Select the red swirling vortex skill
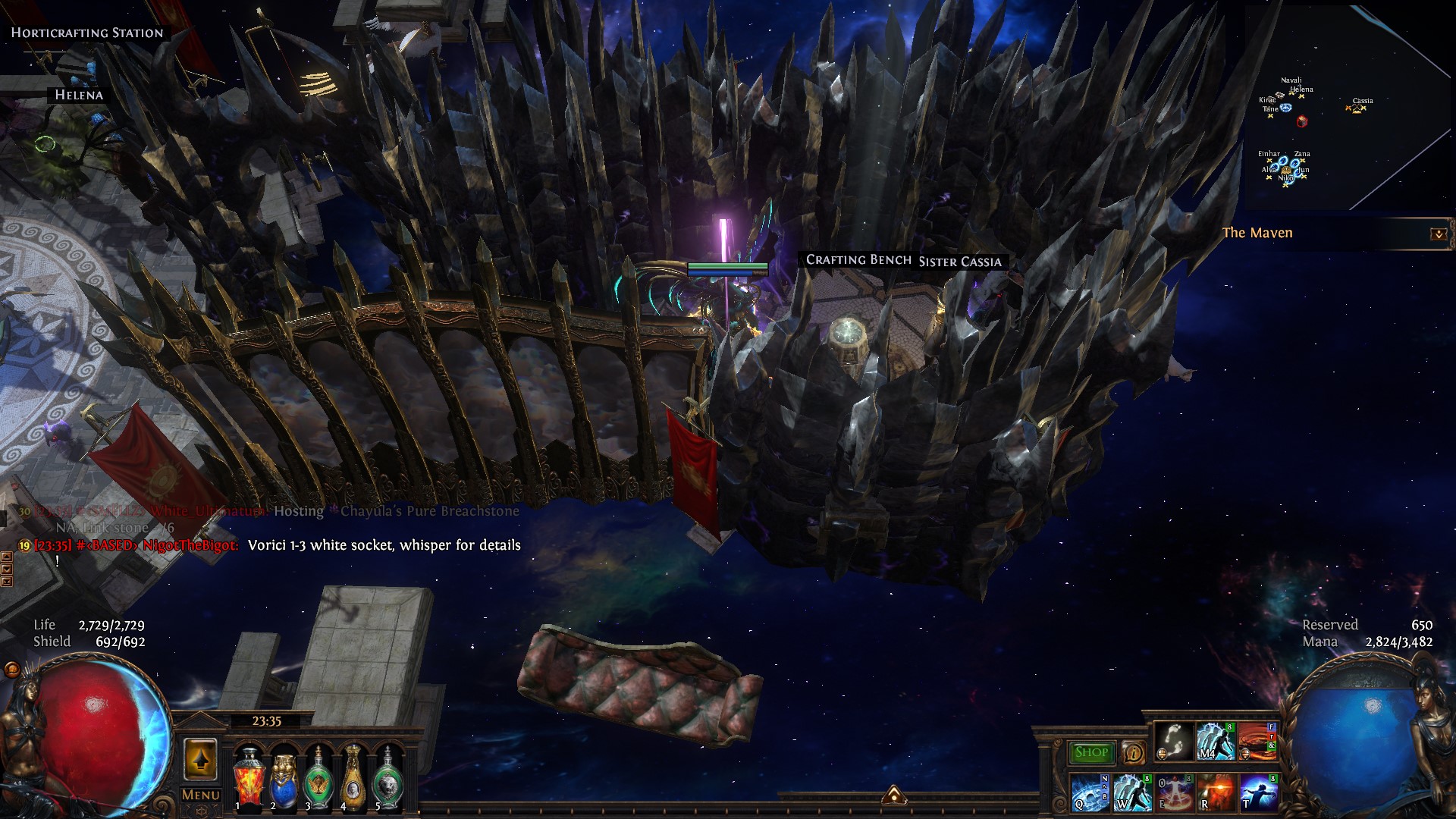The image size is (1456, 819). [x=1257, y=741]
